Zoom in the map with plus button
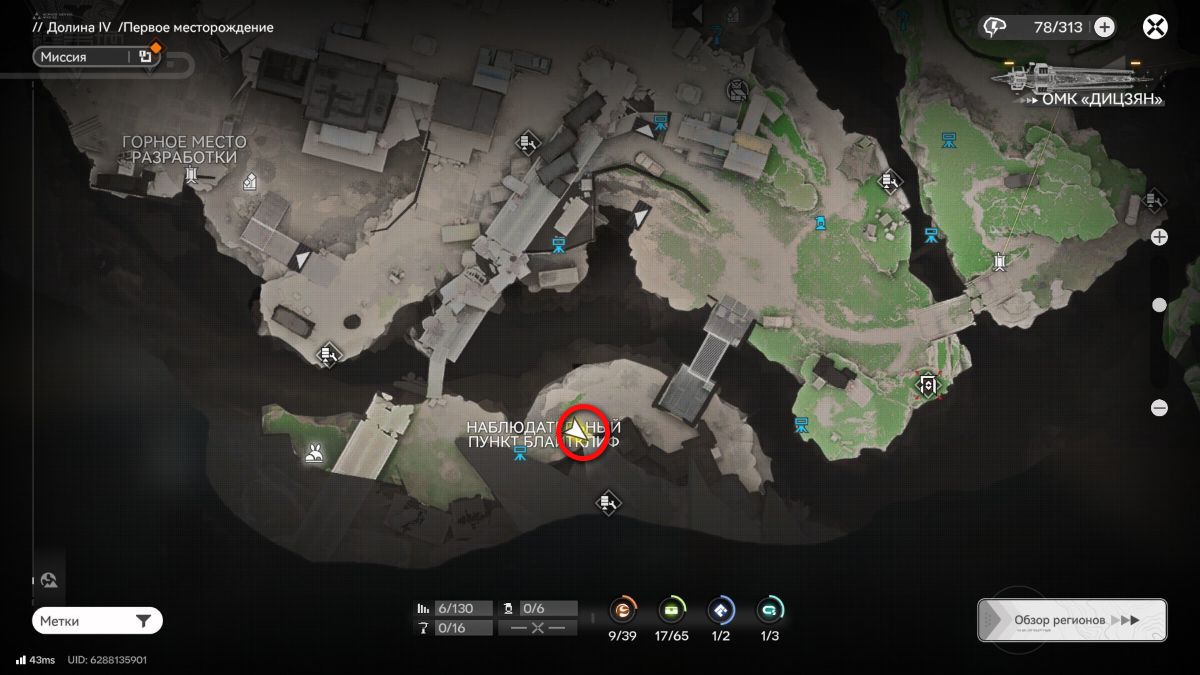The height and width of the screenshot is (675, 1200). 1159,237
